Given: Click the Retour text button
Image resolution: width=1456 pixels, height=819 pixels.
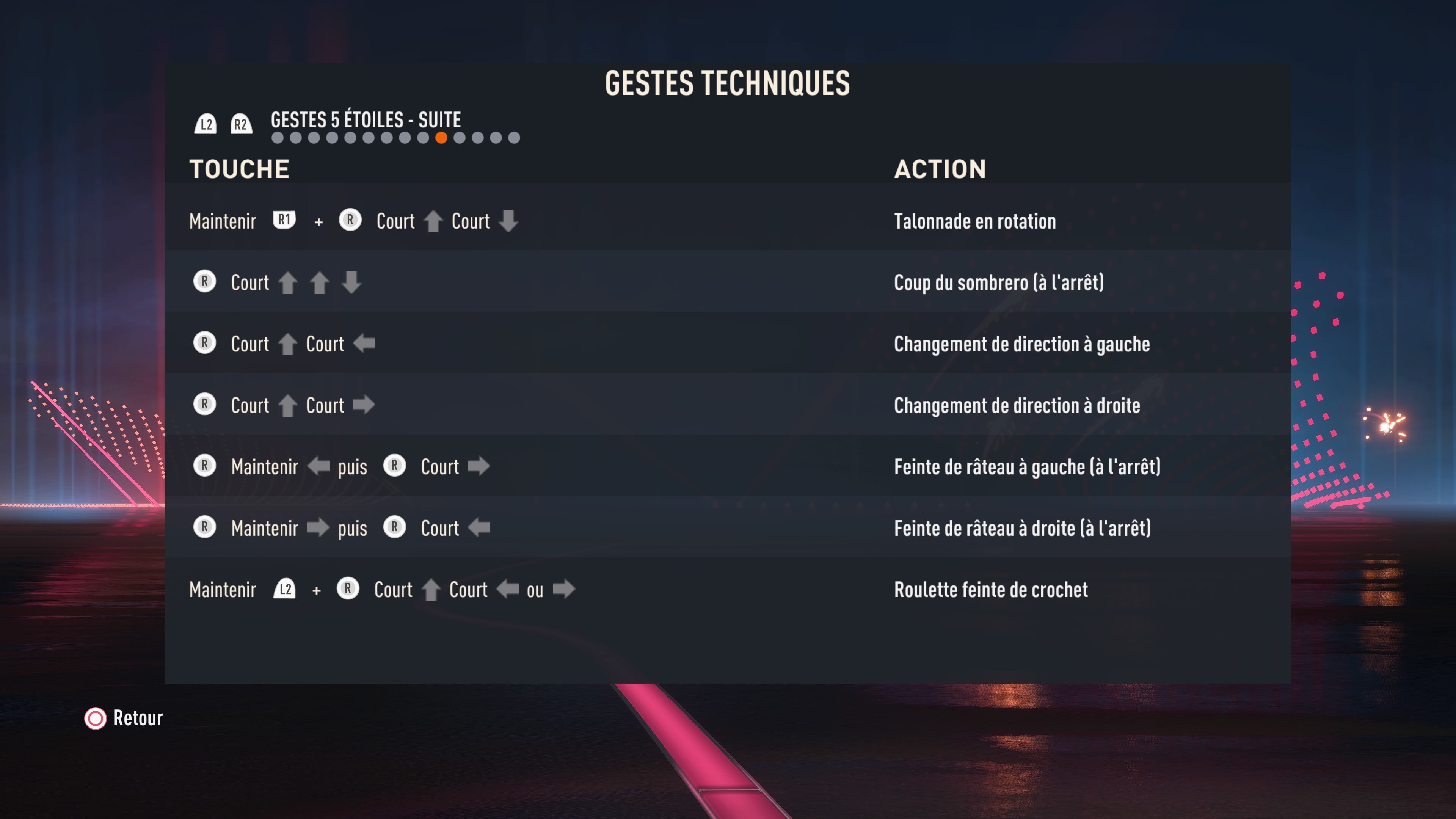Looking at the screenshot, I should click(x=137, y=718).
